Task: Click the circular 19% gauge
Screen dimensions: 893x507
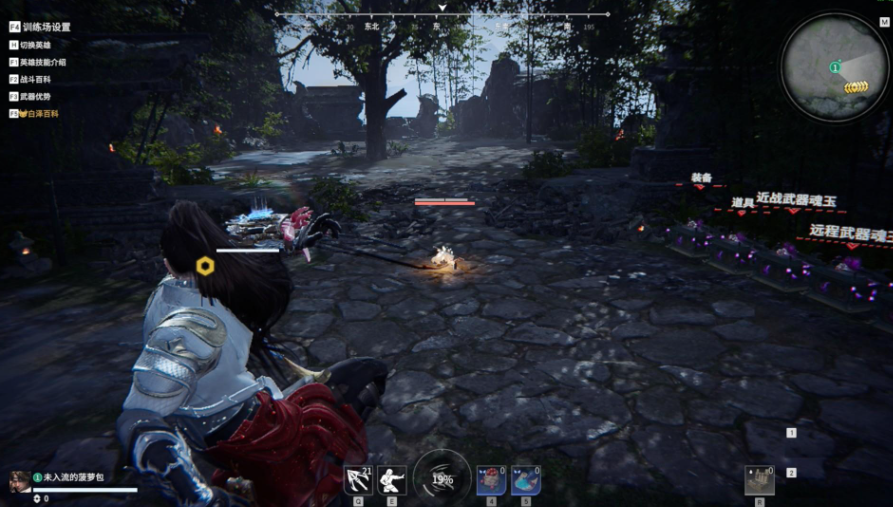Action: (442, 478)
